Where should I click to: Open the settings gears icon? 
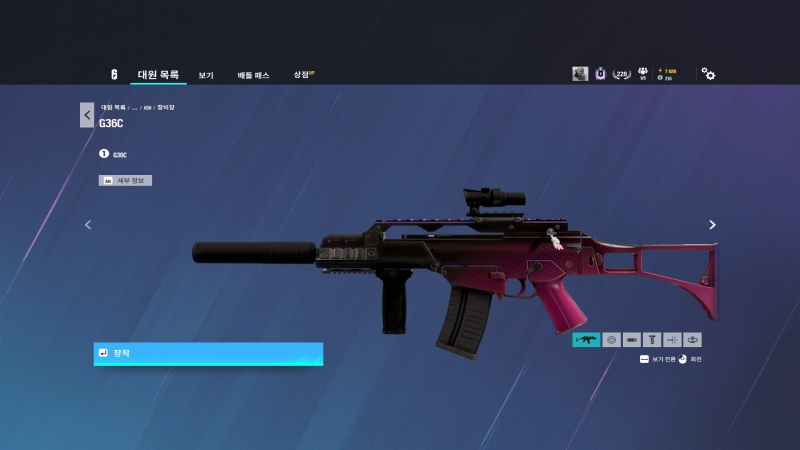coord(708,74)
